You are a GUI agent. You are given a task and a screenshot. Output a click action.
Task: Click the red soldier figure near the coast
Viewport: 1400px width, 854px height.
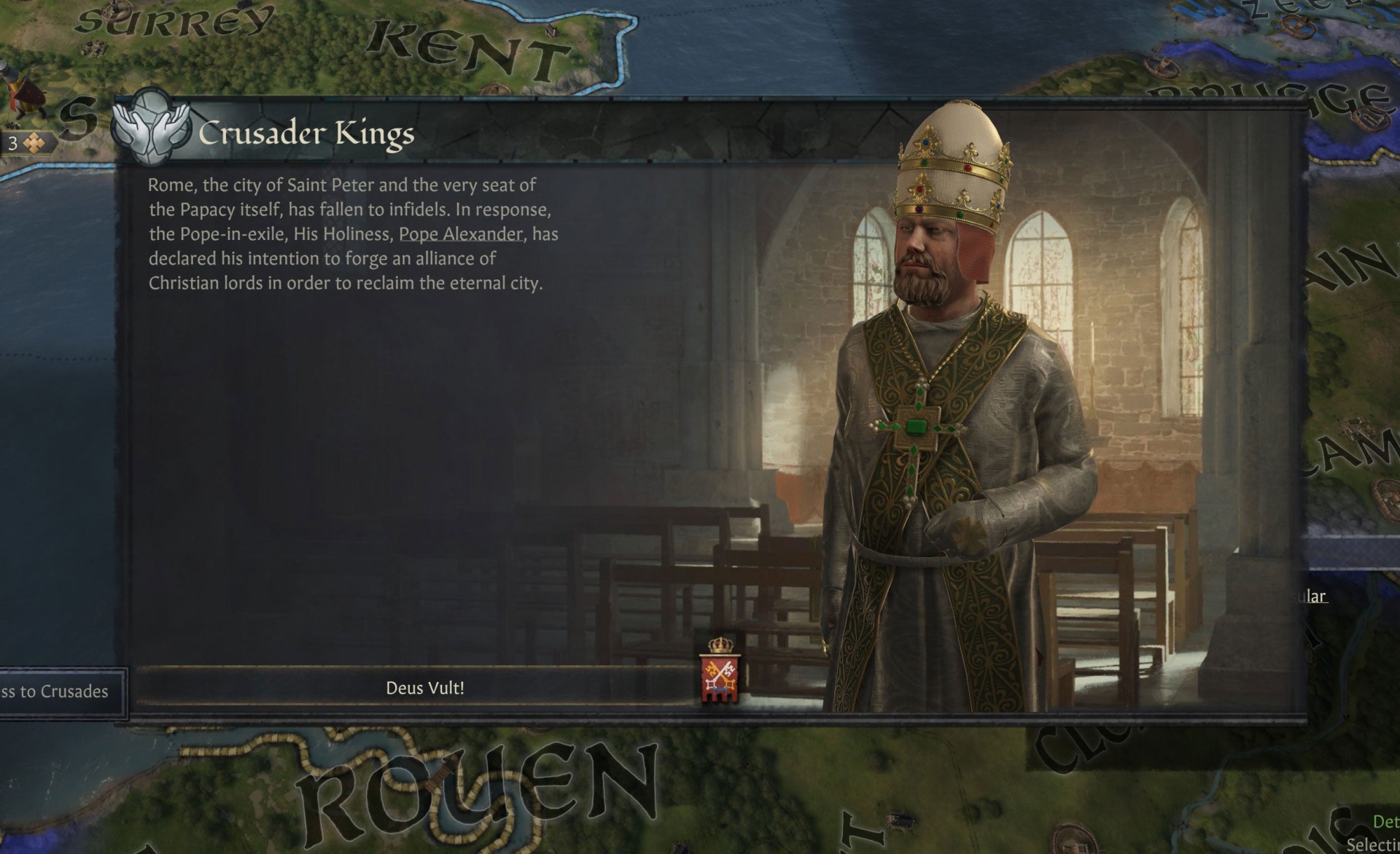[x=22, y=98]
